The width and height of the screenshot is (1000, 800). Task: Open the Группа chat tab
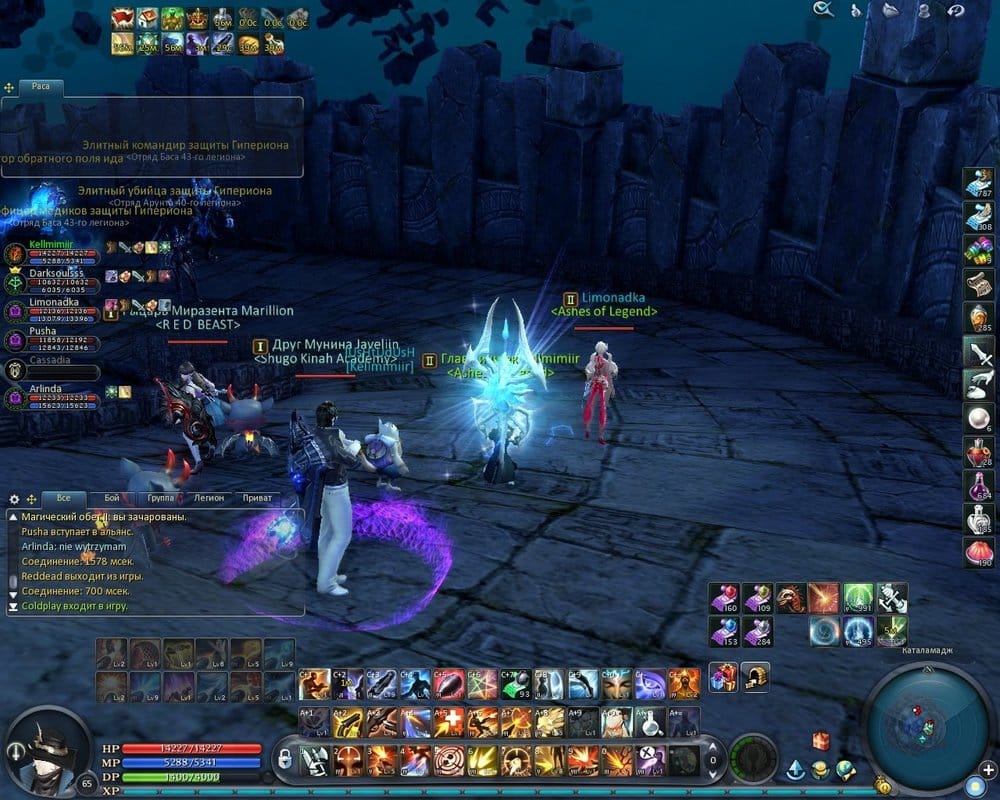pyautogui.click(x=160, y=497)
